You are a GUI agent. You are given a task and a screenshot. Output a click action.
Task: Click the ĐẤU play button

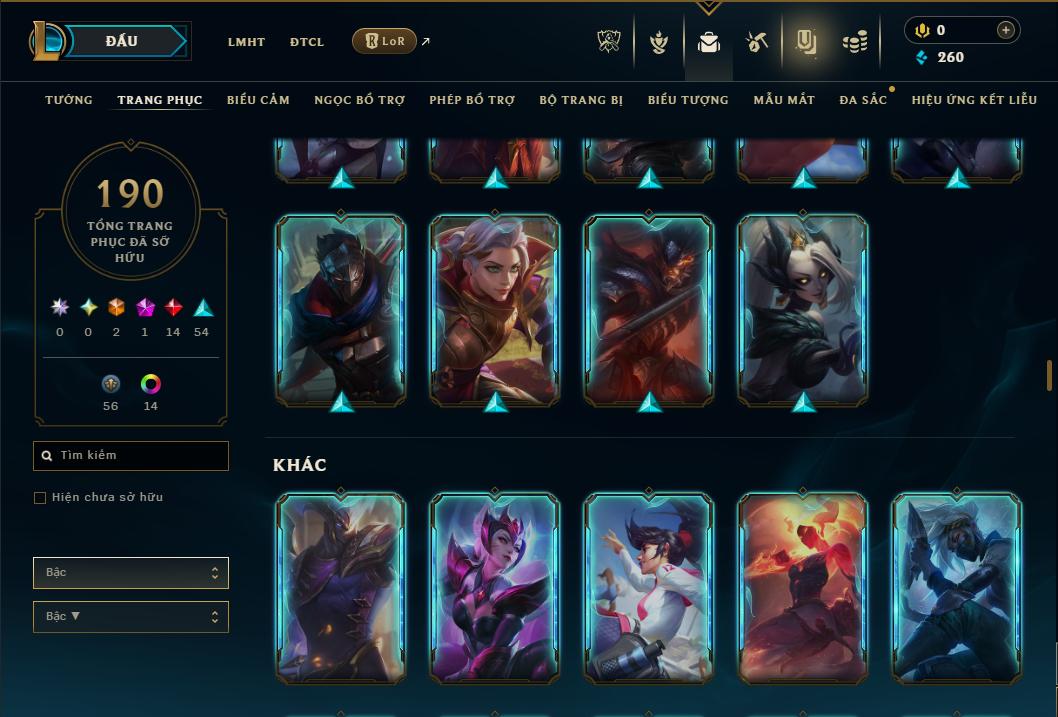coord(122,41)
